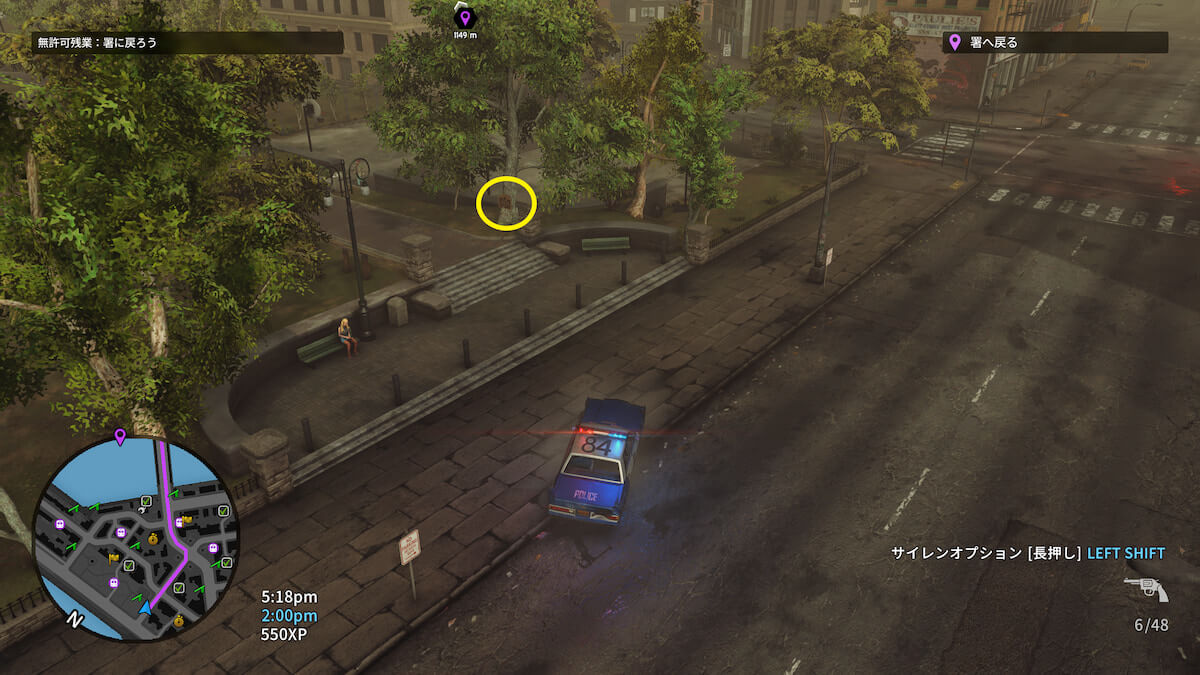Select the revolver weapon icon
Screen dimensions: 1200x675
tap(1146, 589)
